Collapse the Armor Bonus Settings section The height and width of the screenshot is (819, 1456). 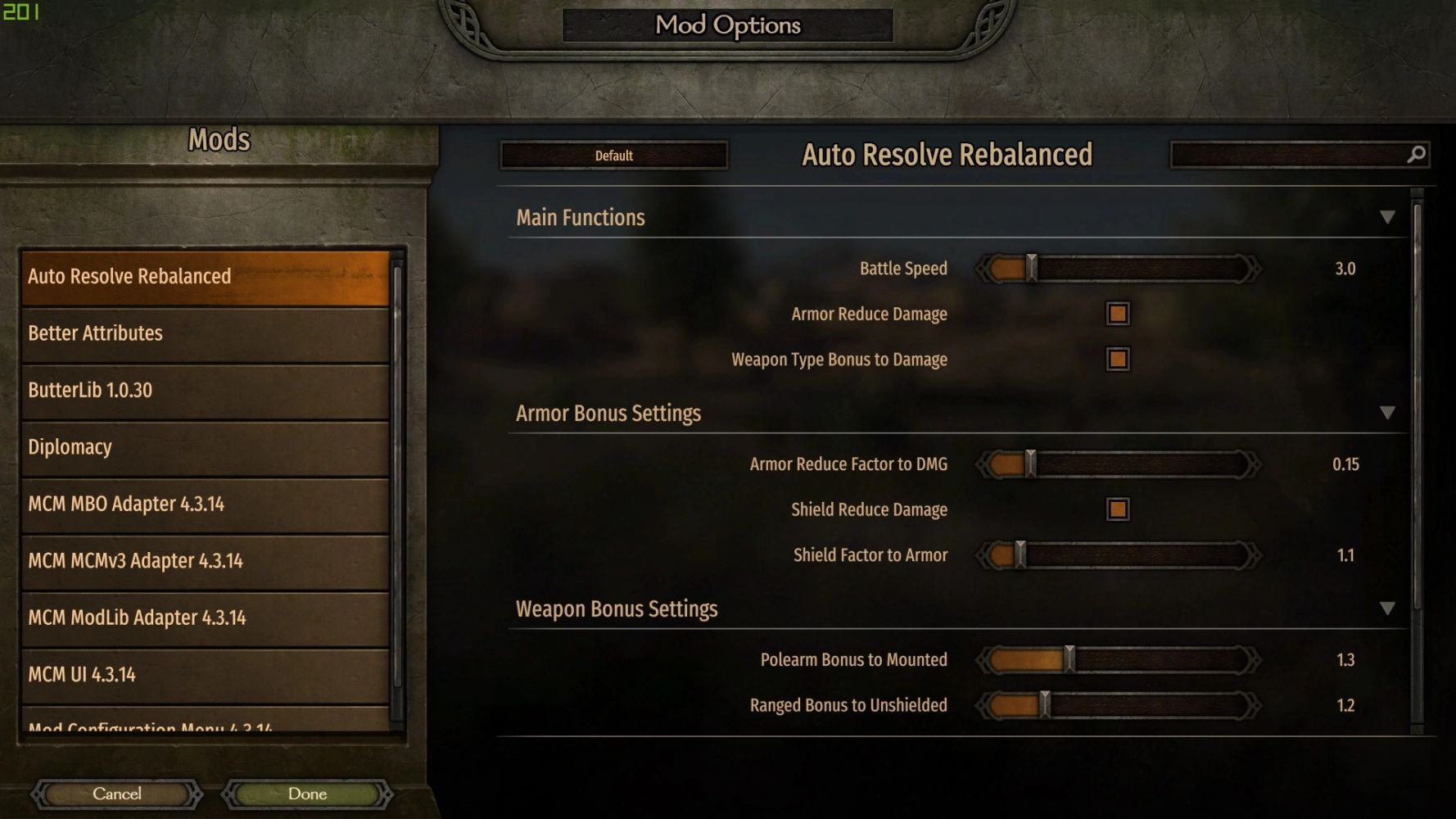(x=1387, y=413)
